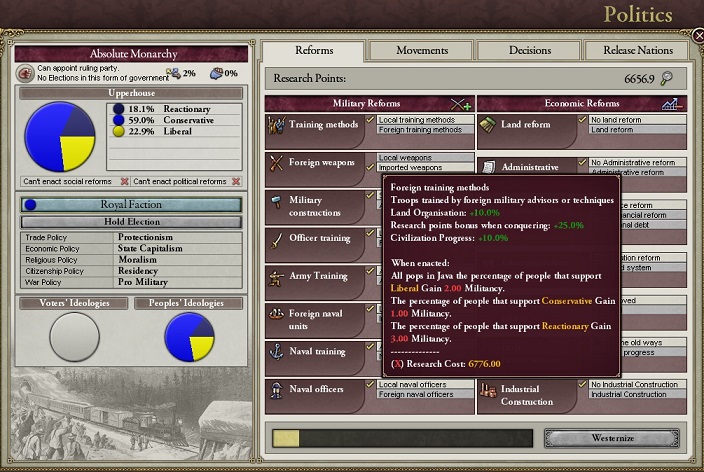Open the Decisions tab
Viewport: 704px width, 472px height.
point(528,50)
